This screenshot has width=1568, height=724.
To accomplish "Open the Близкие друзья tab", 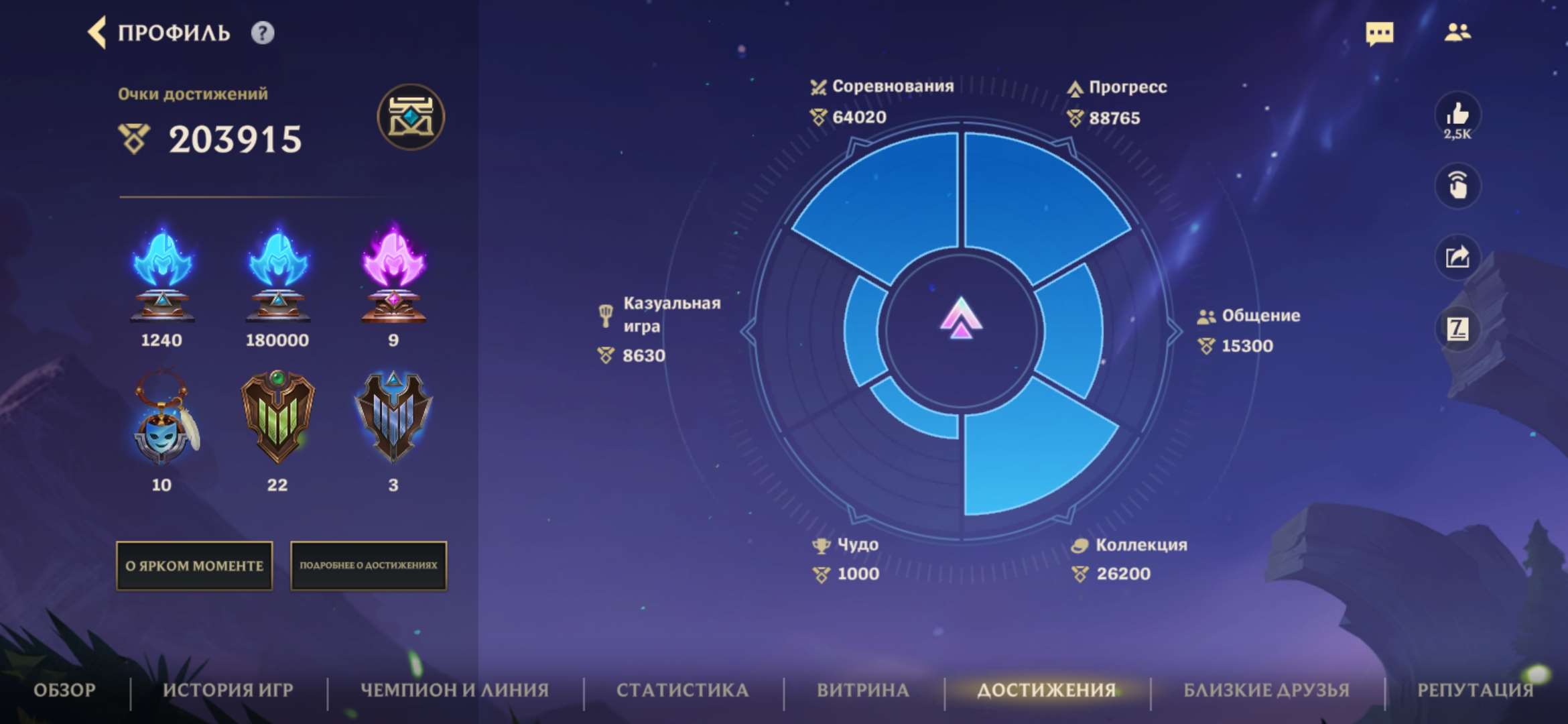I will click(x=1266, y=690).
